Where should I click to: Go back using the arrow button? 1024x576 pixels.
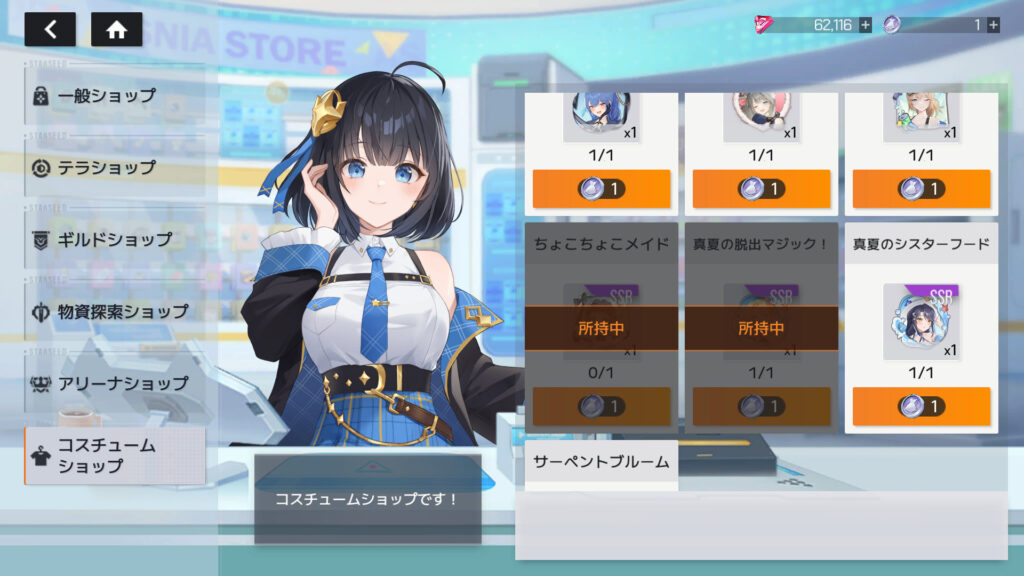tap(50, 29)
